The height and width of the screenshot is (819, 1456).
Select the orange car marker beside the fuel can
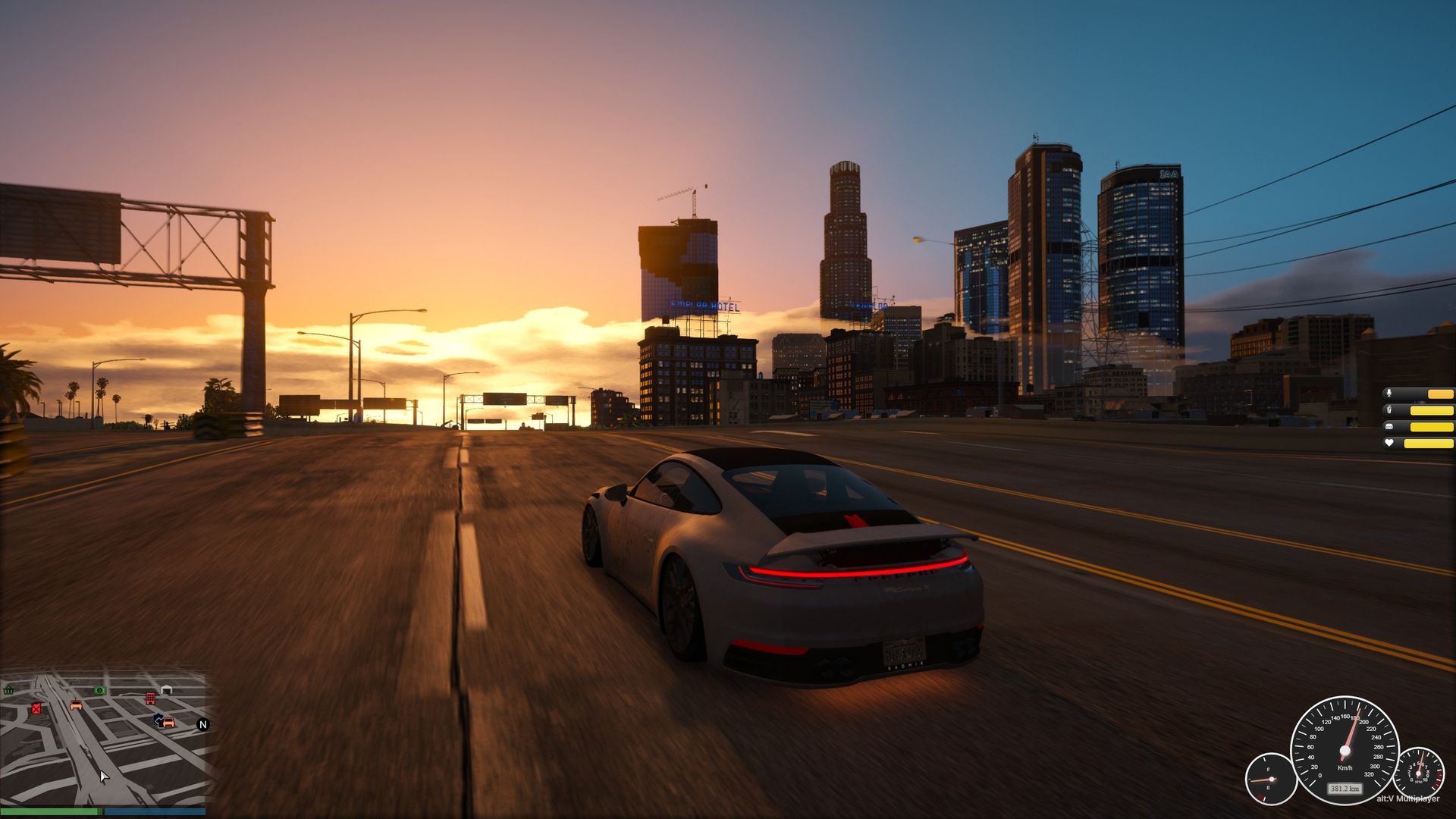coord(76,705)
